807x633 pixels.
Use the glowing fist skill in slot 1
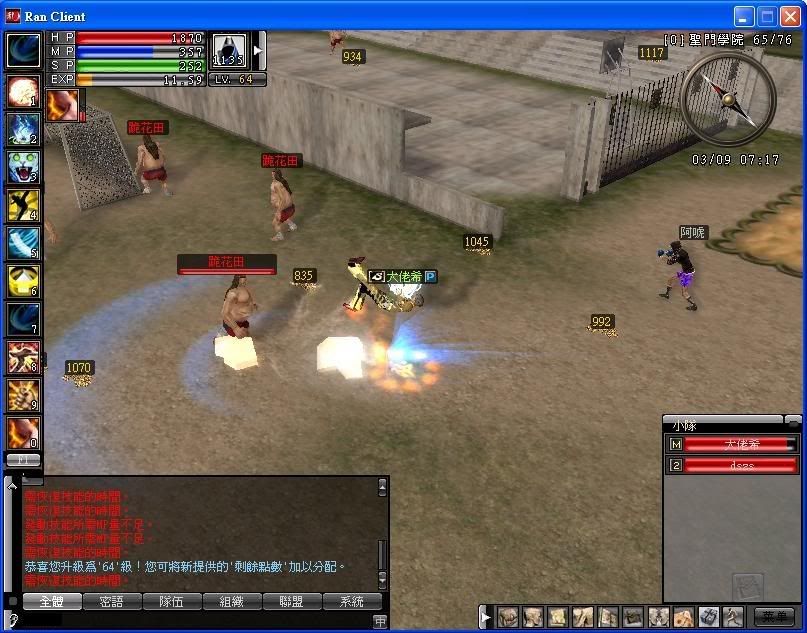click(x=22, y=91)
